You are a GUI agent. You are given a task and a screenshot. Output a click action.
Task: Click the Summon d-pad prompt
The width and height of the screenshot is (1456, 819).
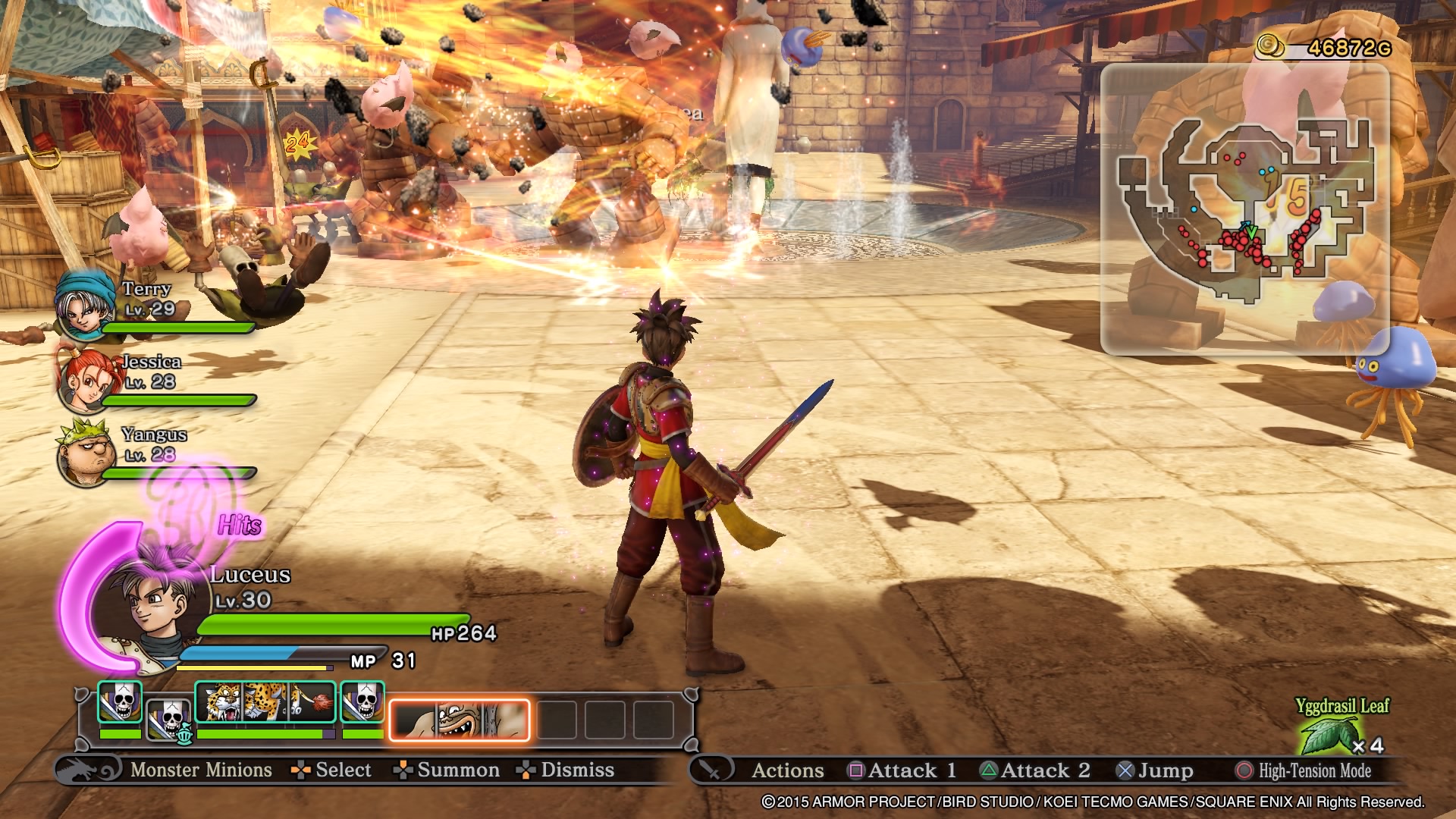404,770
